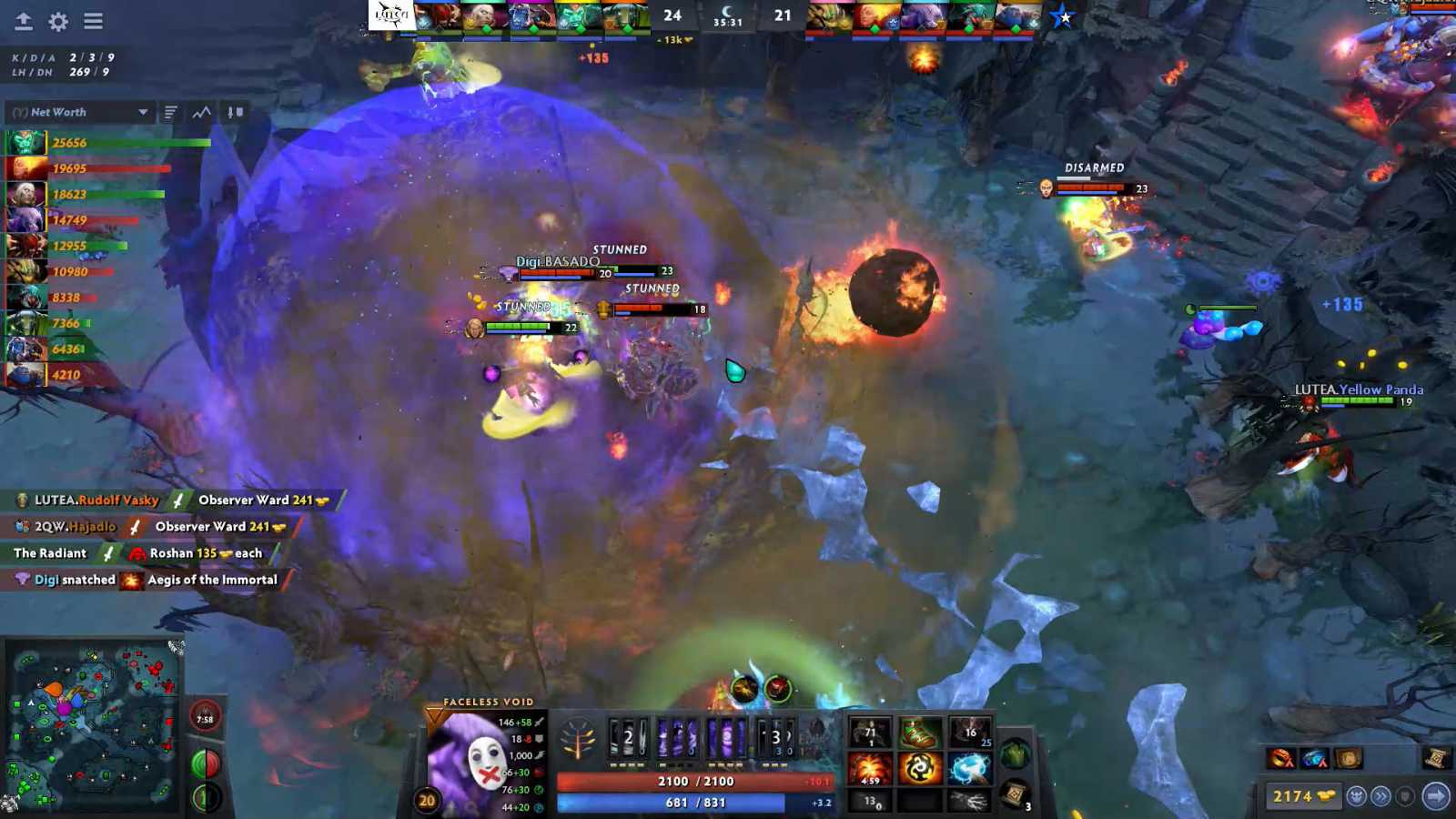Open the hamburger main menu
This screenshot has height=819, width=1456.
point(94,22)
